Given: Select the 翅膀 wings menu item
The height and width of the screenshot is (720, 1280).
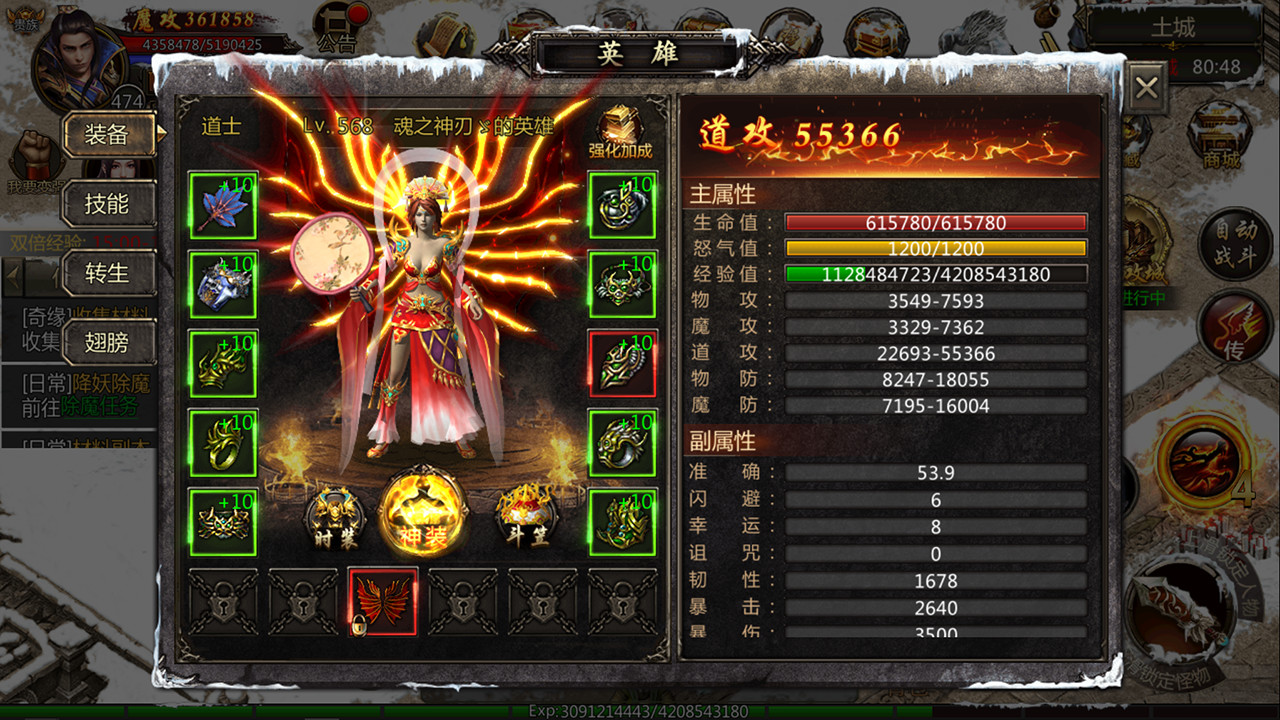Looking at the screenshot, I should pos(107,343).
